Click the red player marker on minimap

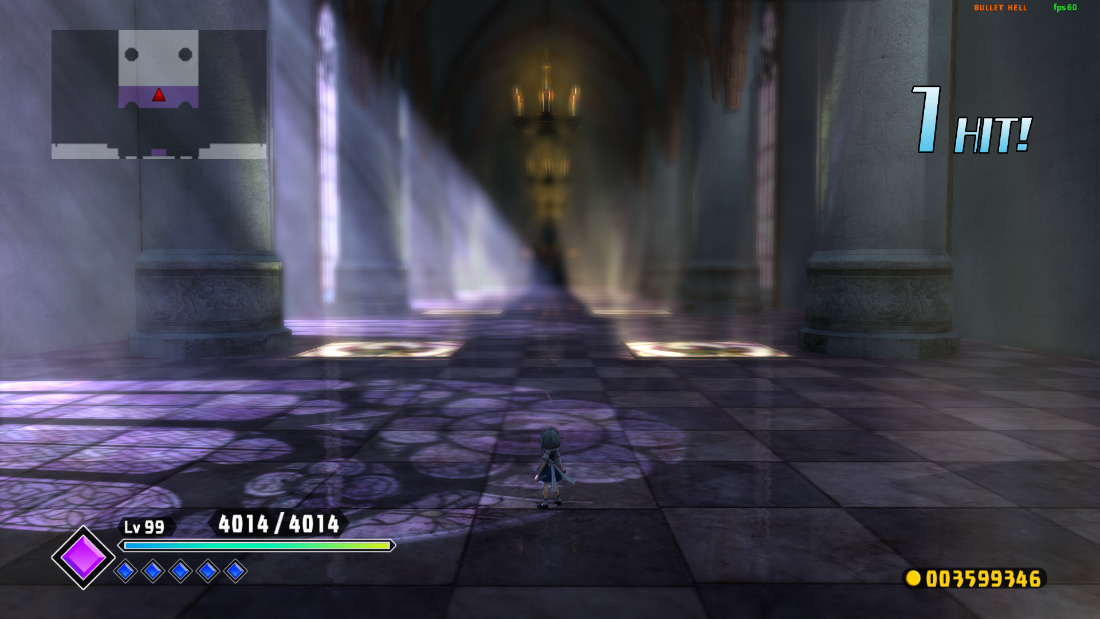point(158,95)
